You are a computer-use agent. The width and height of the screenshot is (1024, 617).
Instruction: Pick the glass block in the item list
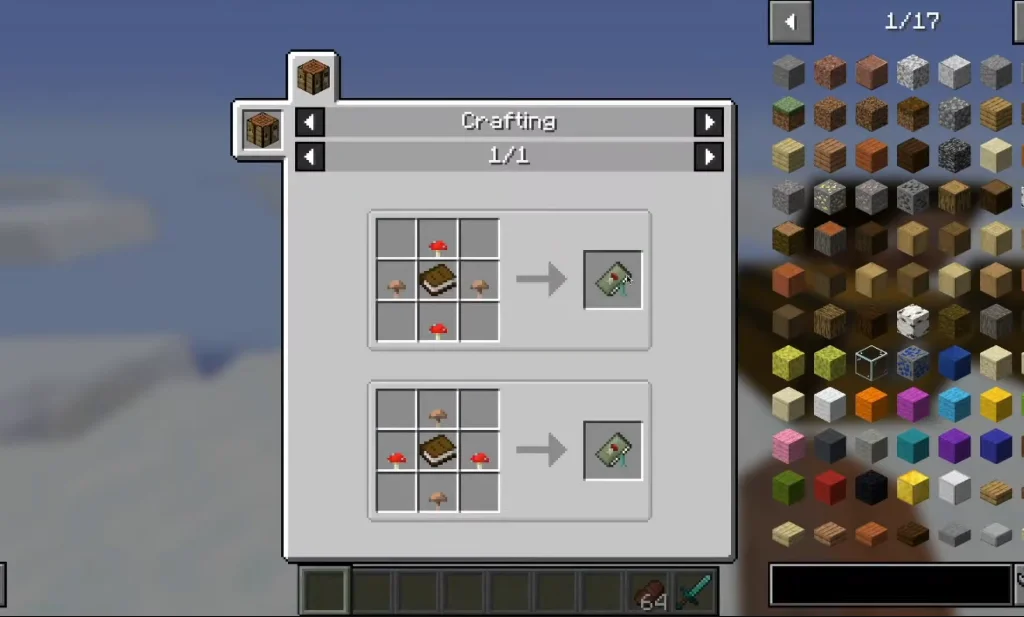[x=871, y=363]
